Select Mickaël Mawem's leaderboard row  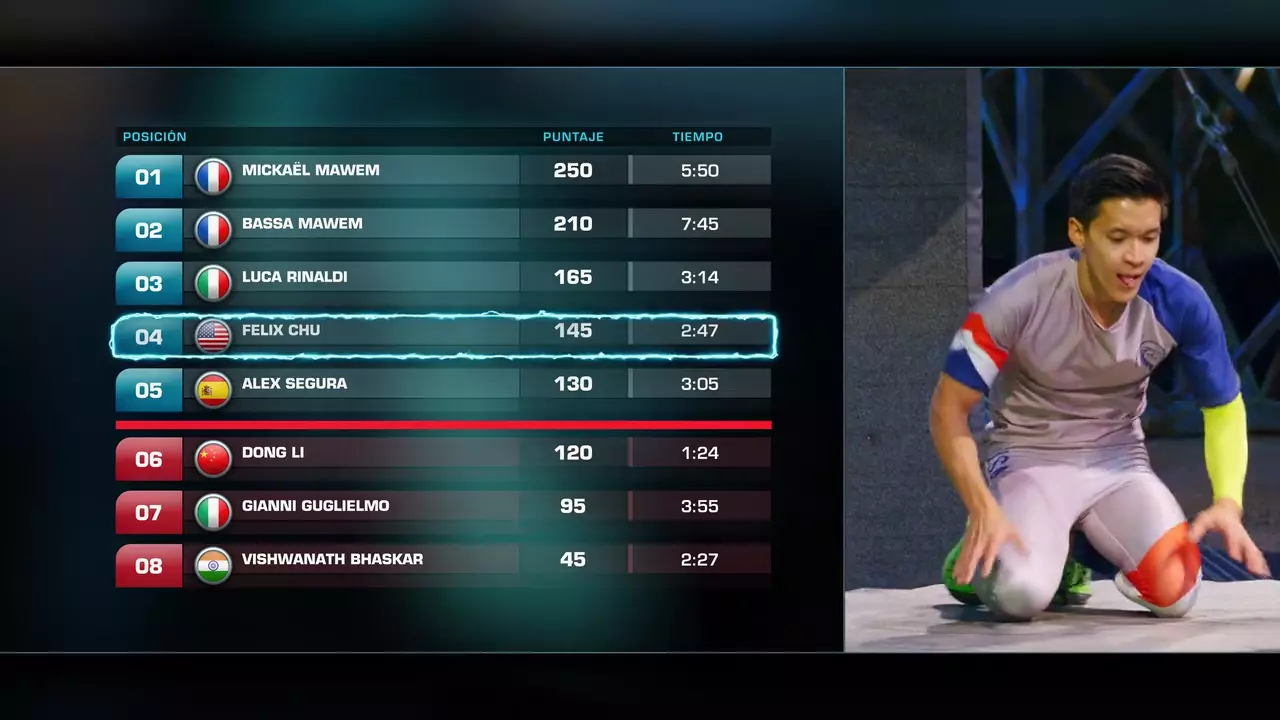[x=443, y=171]
